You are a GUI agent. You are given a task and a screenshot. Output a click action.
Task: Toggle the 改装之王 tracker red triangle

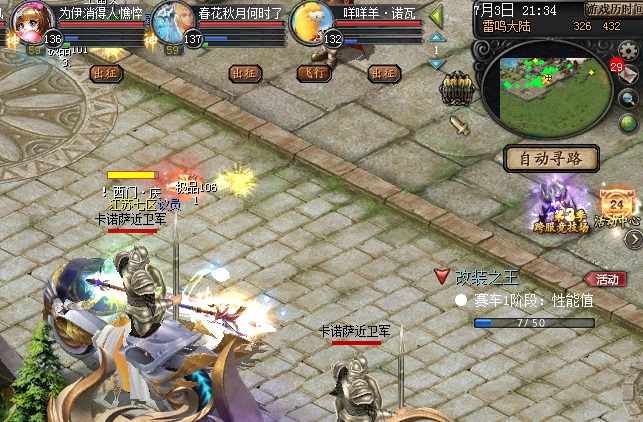(x=441, y=275)
